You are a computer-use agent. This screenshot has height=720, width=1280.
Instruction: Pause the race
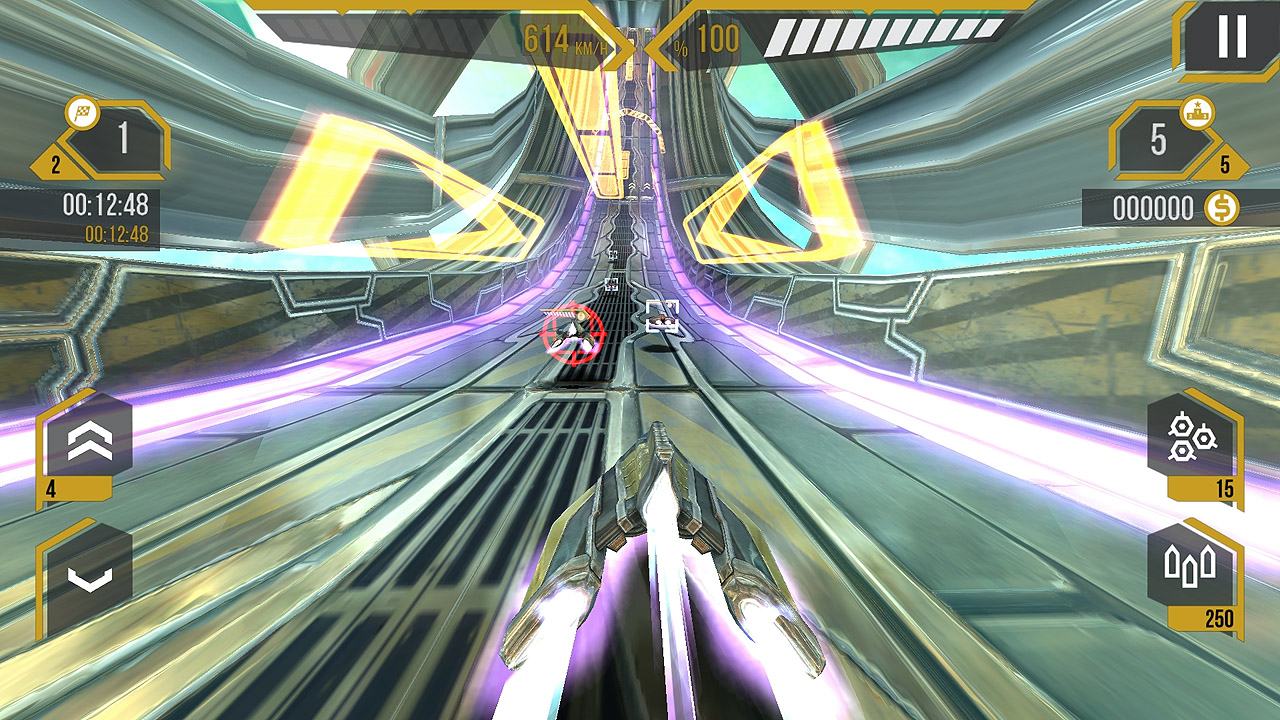pyautogui.click(x=1231, y=38)
